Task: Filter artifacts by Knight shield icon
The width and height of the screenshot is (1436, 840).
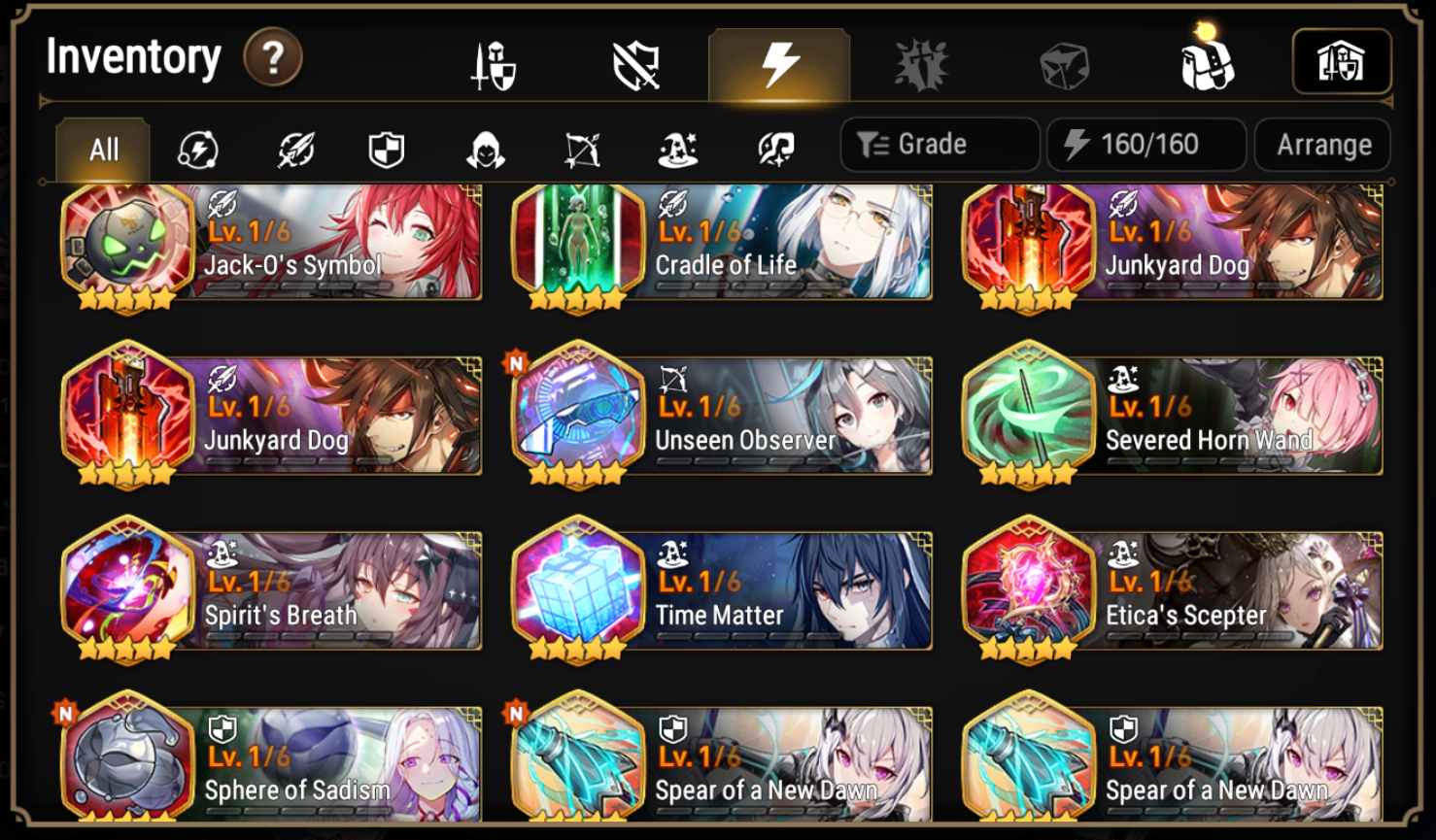Action: [x=388, y=148]
